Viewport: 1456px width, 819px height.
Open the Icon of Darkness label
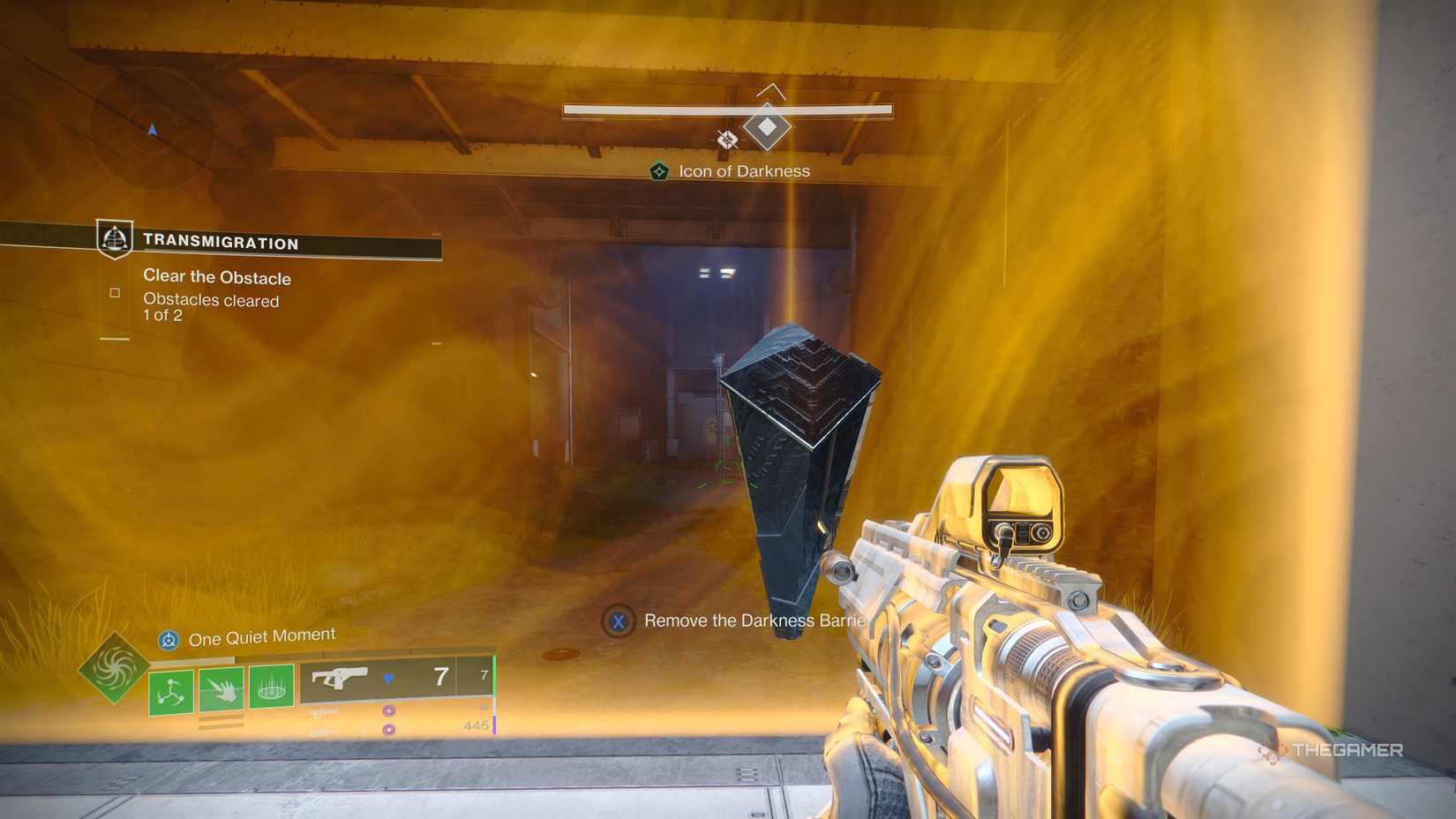coord(744,171)
